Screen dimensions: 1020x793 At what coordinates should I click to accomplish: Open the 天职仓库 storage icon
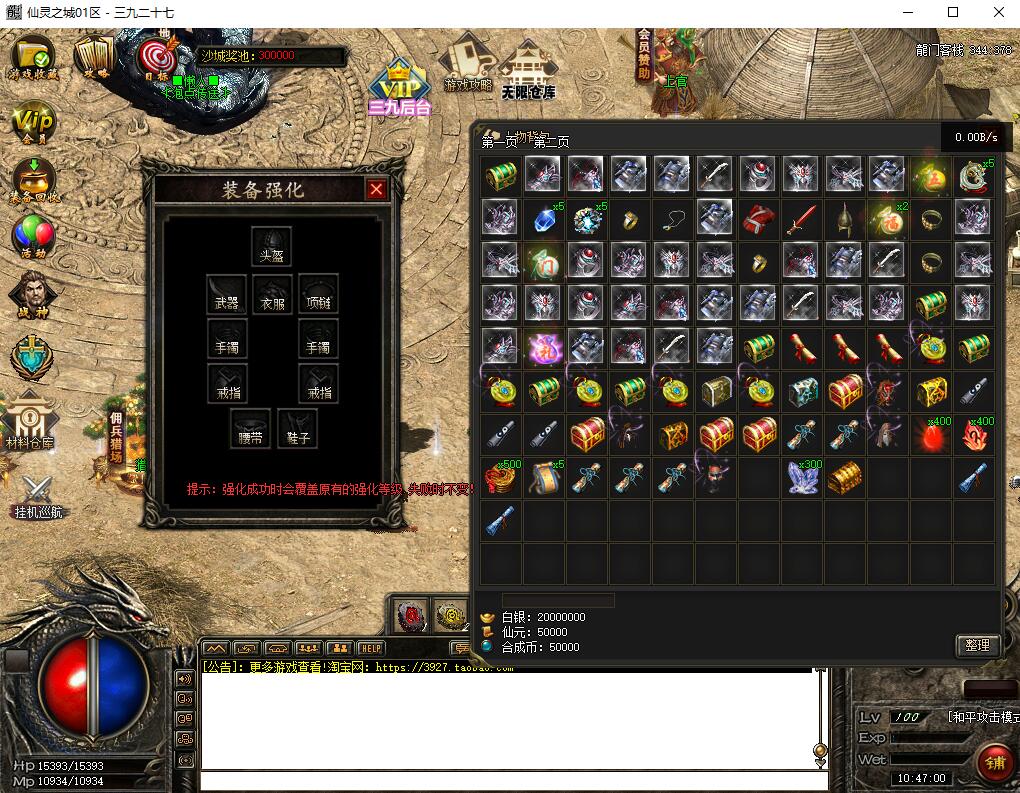click(527, 70)
